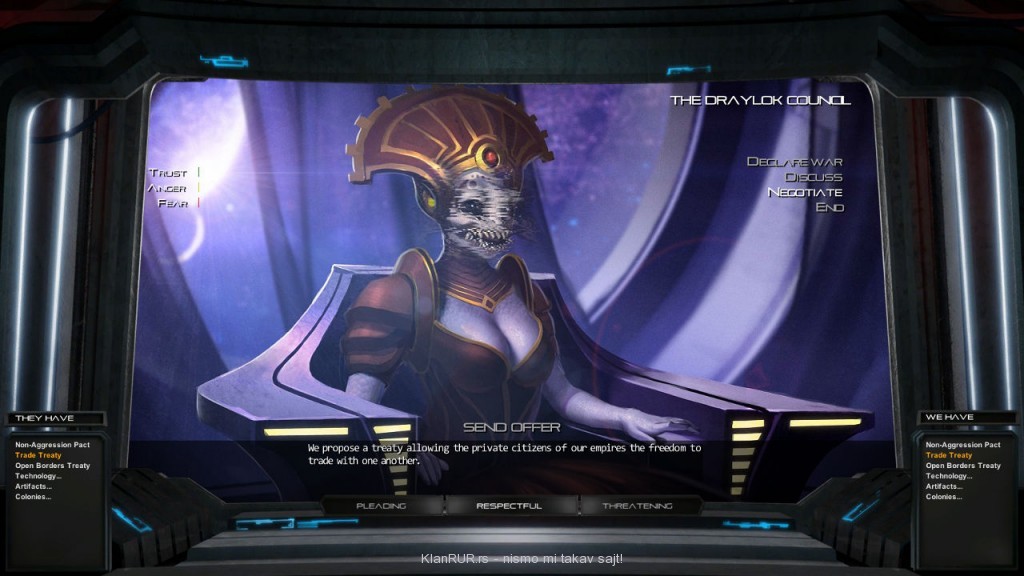
Task: Expand Colonies in the We Have panel
Action: (x=943, y=497)
